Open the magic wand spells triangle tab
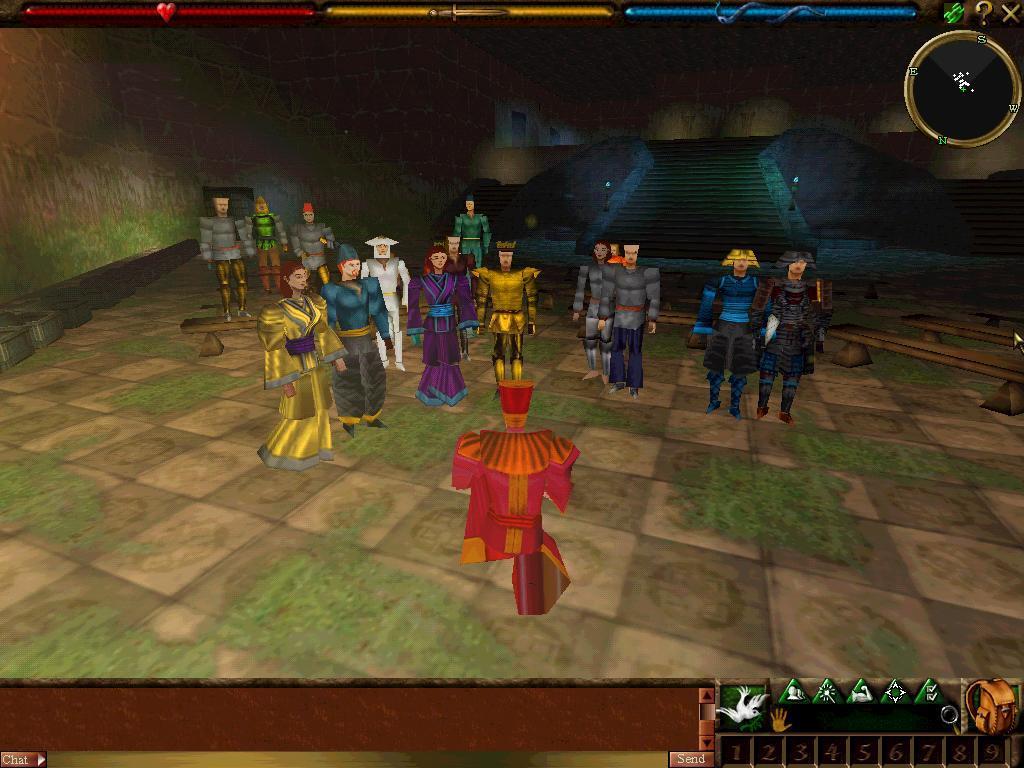1024x768 pixels. point(827,691)
